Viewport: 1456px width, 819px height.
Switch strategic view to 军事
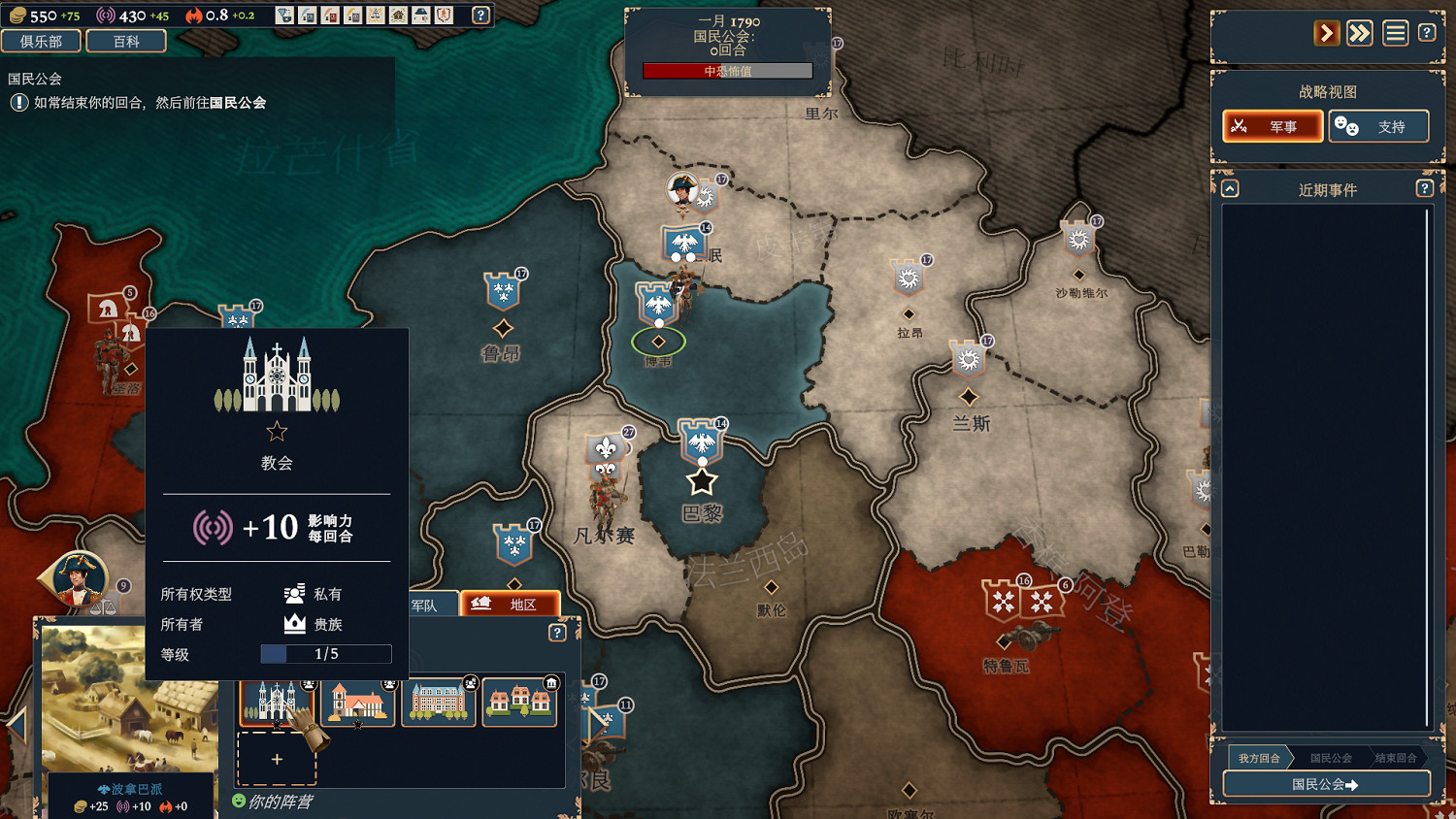coord(1273,126)
